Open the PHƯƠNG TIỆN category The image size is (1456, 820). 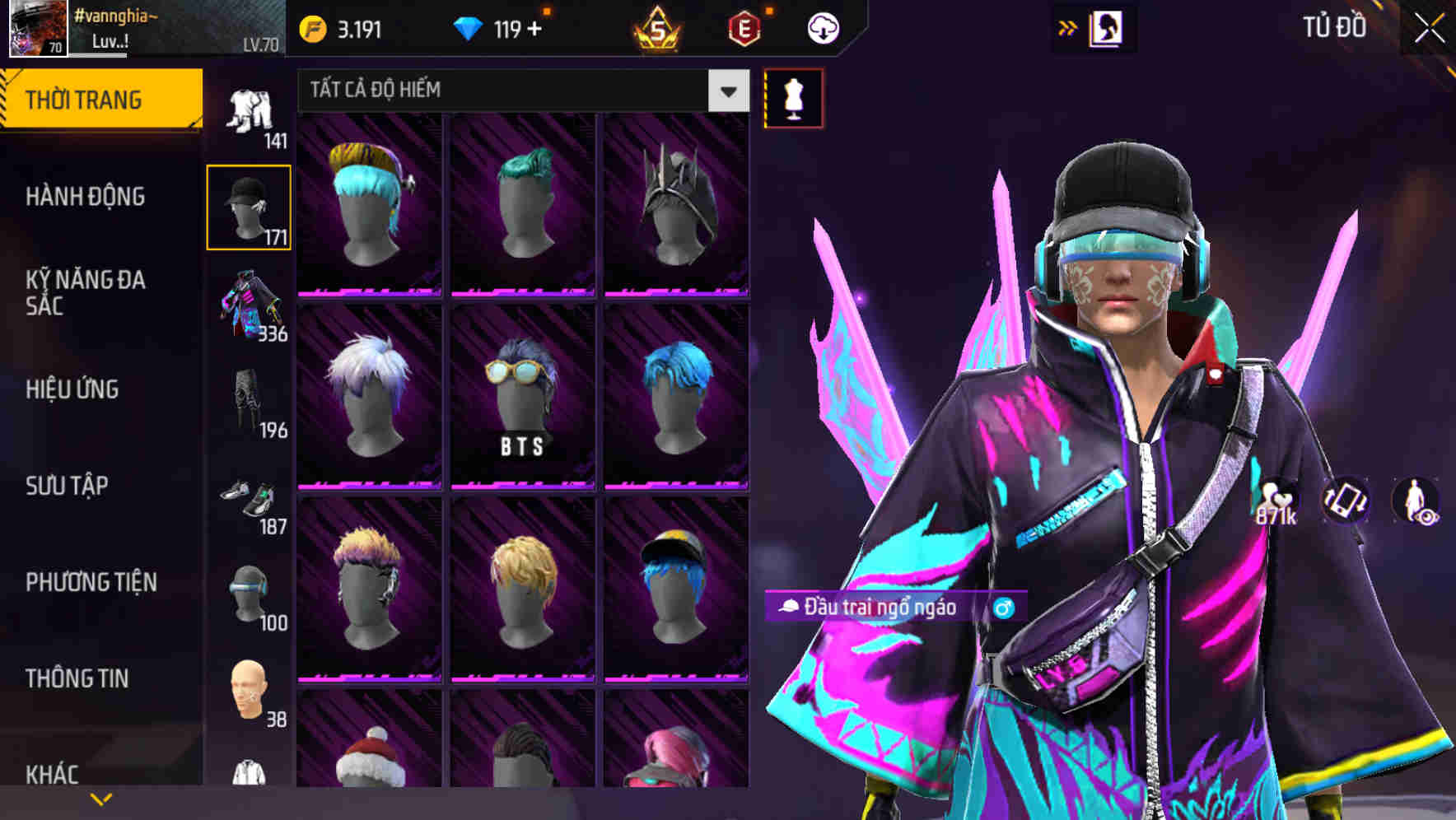(x=91, y=581)
